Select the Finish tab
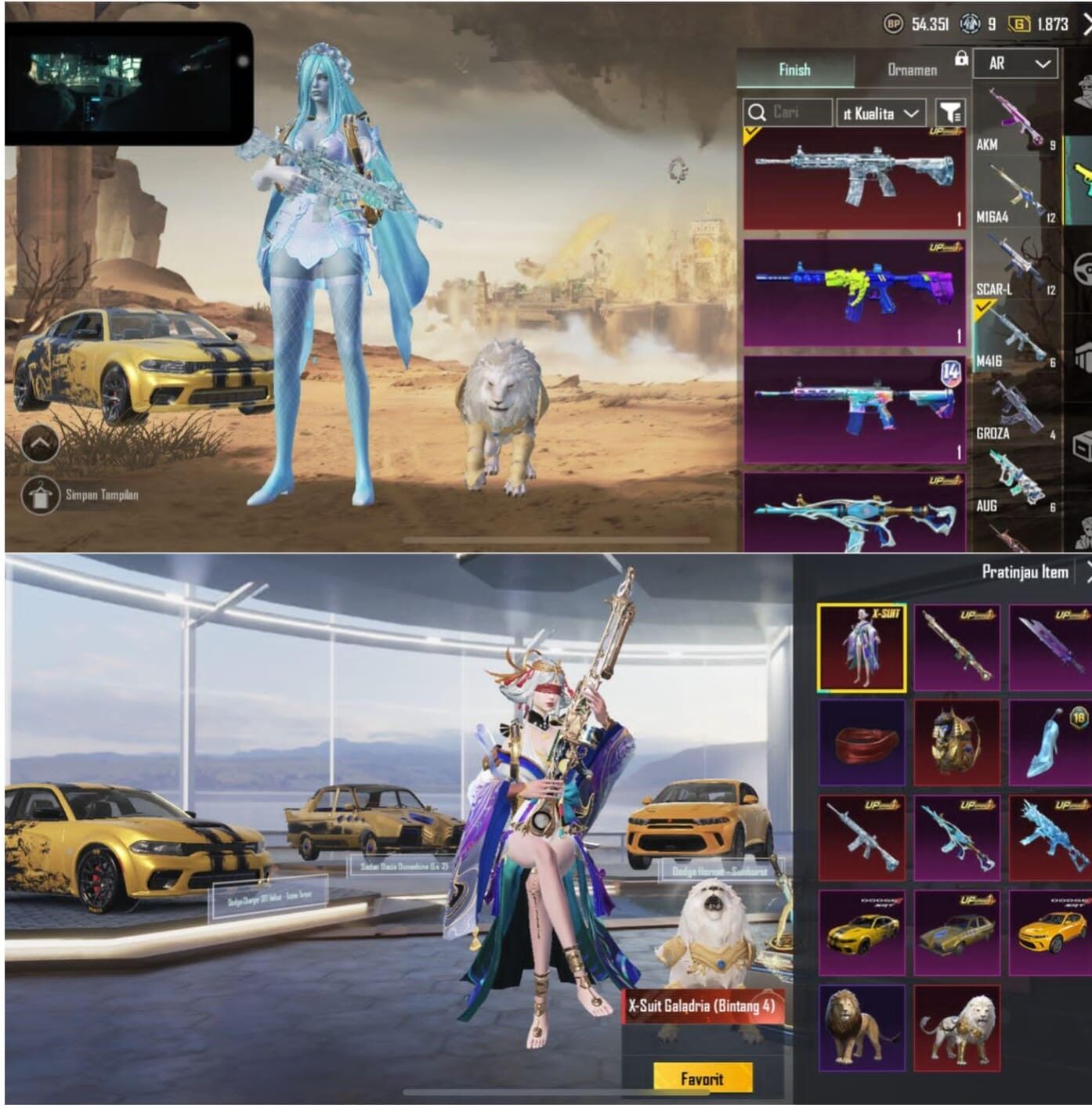Screen dimensions: 1092x1108 (794, 69)
